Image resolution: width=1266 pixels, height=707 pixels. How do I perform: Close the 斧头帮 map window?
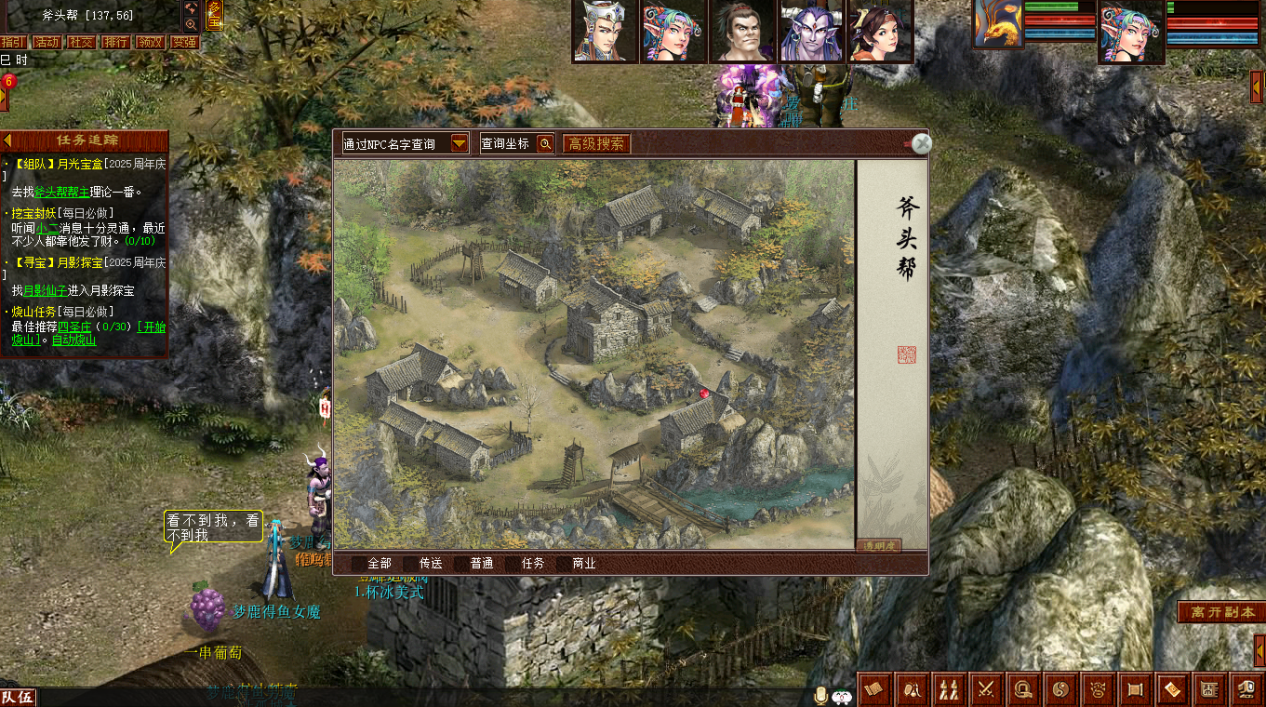[x=922, y=144]
